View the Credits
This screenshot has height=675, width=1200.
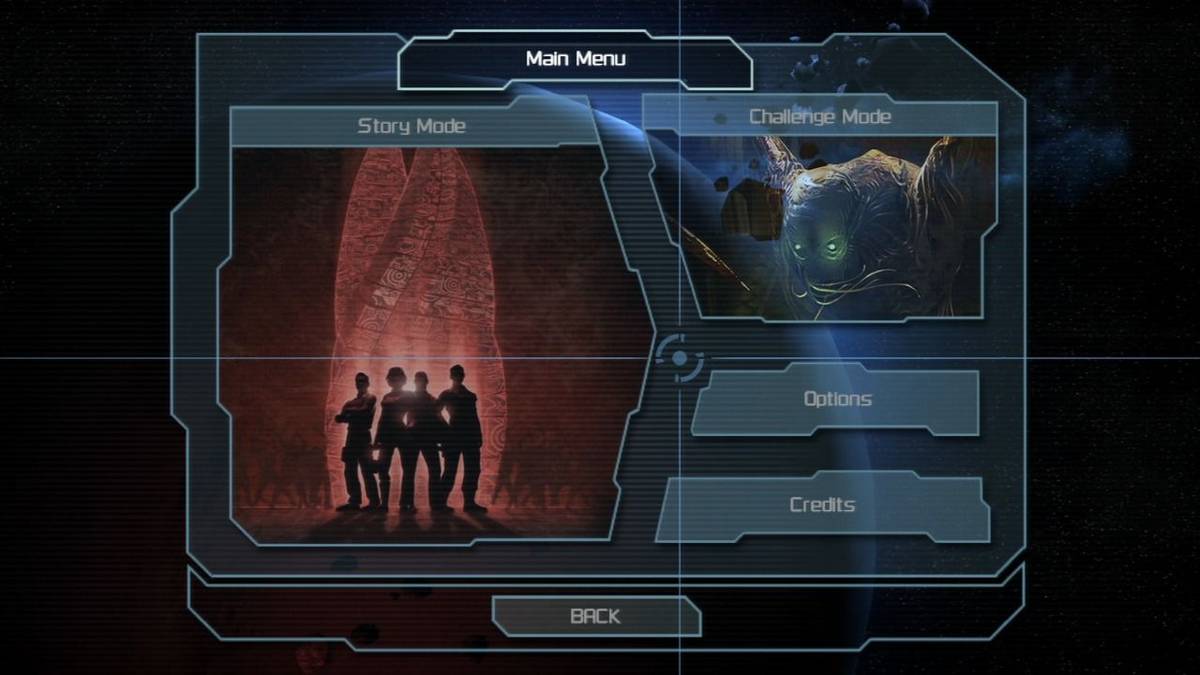click(822, 506)
